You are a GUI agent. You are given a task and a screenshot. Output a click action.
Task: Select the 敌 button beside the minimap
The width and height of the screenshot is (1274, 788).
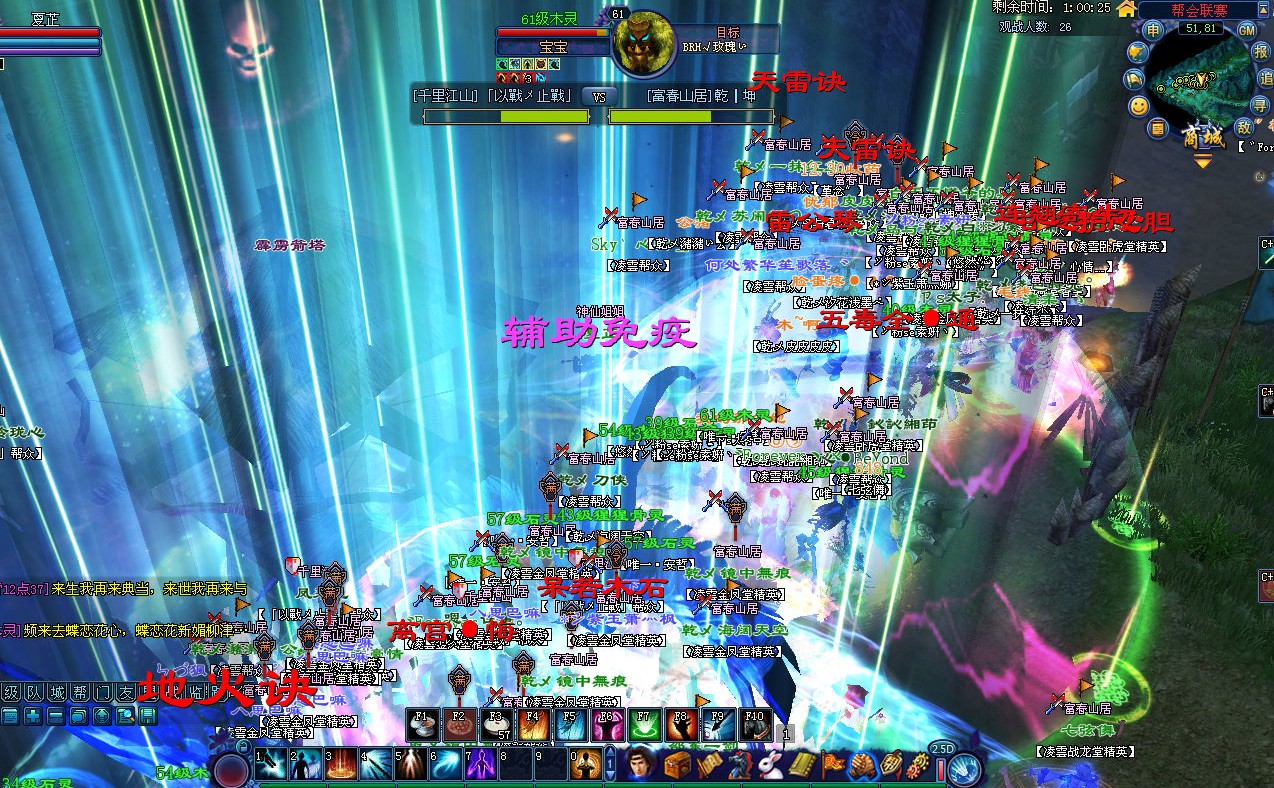click(1244, 126)
